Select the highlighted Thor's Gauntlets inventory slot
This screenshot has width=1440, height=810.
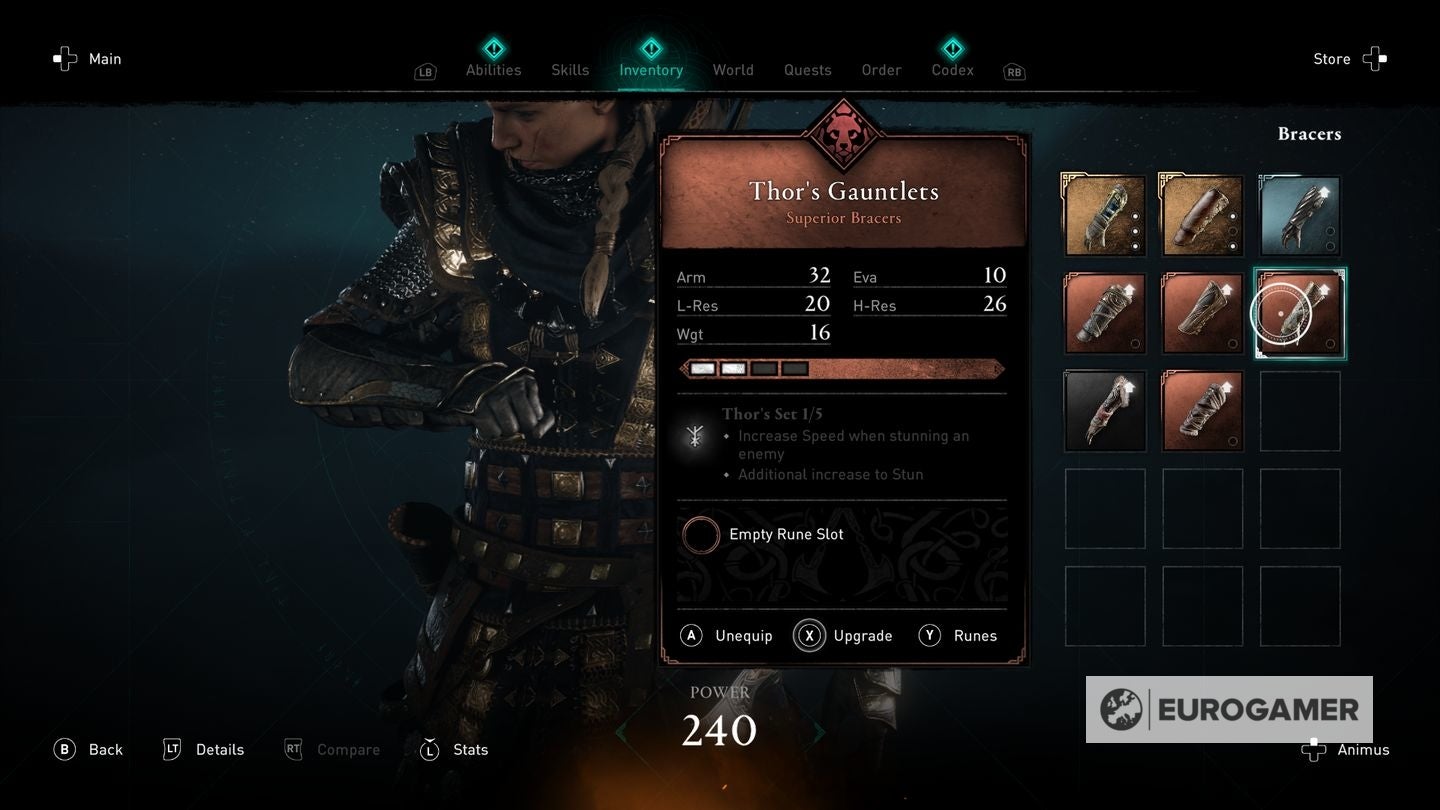click(x=1299, y=314)
